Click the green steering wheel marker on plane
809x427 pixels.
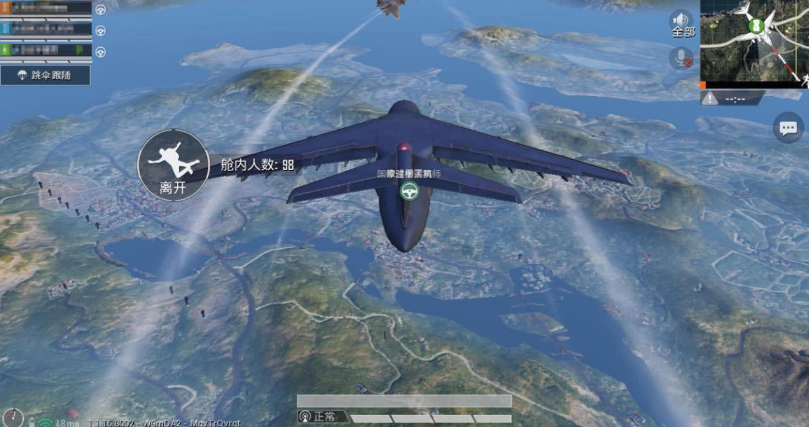click(x=409, y=194)
